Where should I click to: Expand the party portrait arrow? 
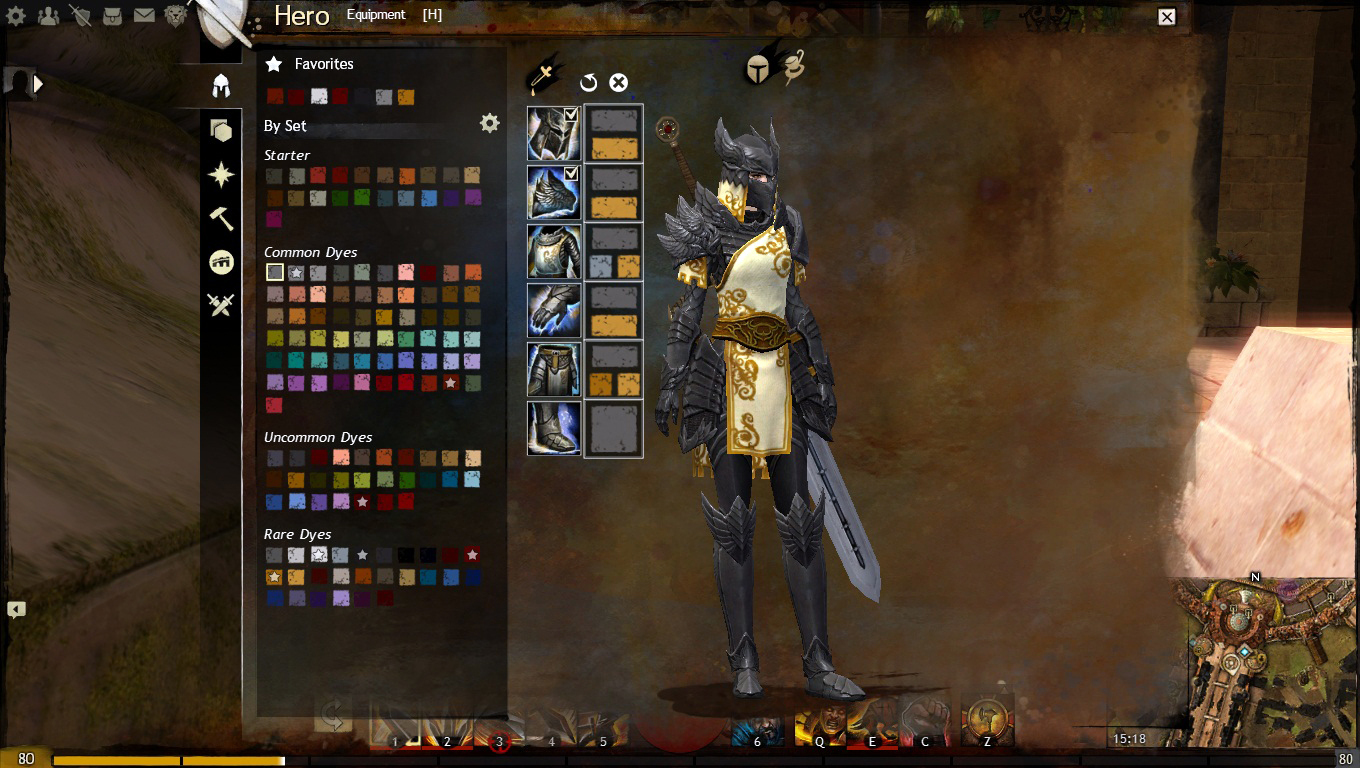(39, 84)
